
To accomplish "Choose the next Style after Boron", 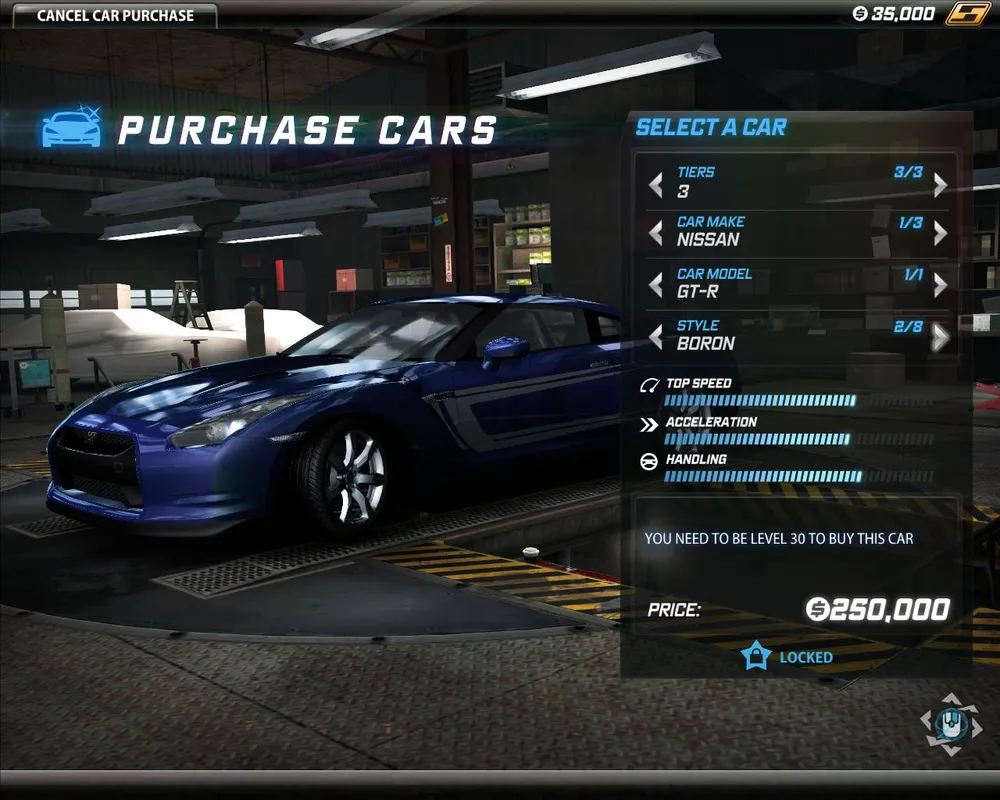I will [x=940, y=338].
